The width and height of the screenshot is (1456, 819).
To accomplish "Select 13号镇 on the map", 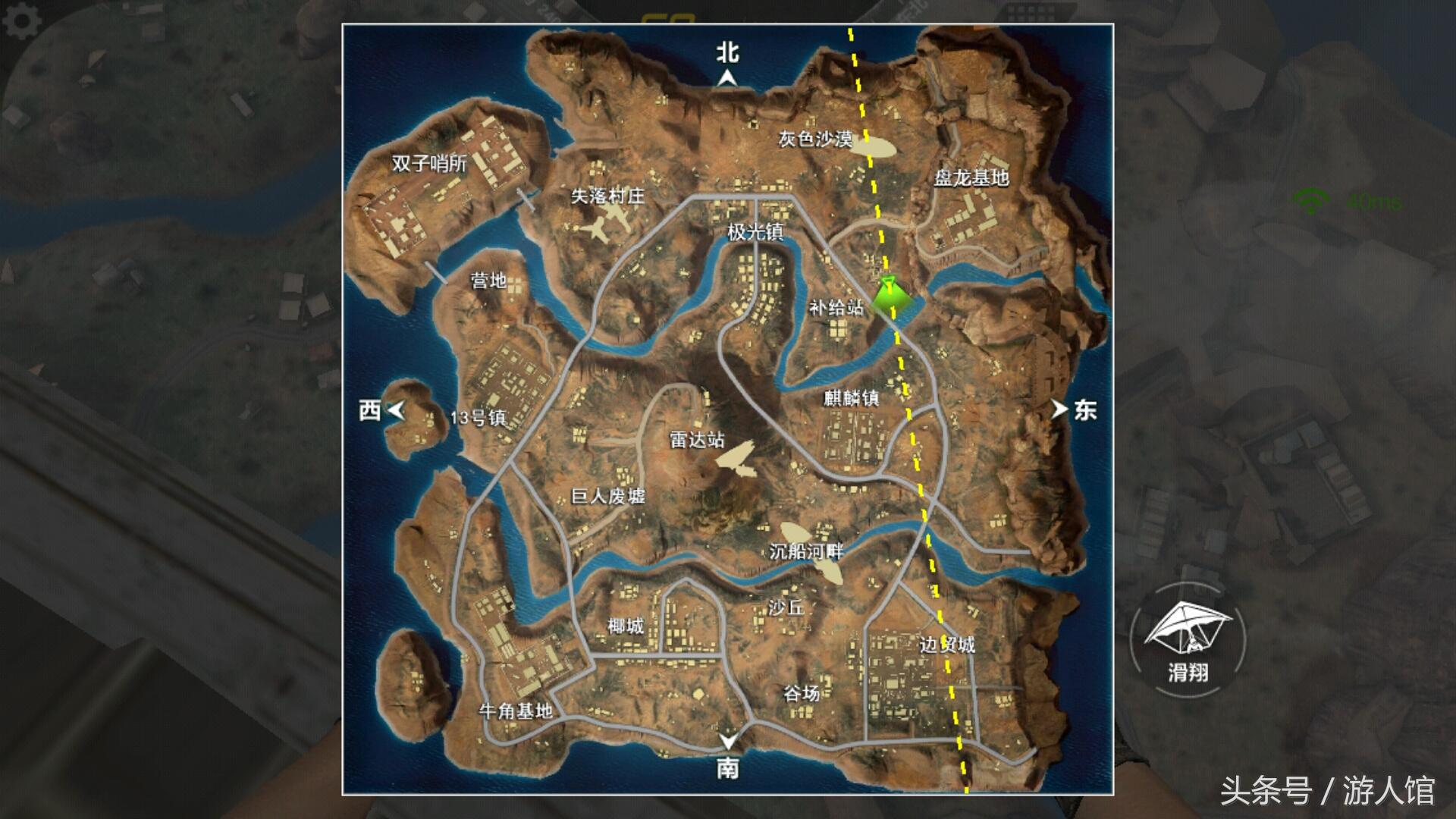I will (478, 417).
